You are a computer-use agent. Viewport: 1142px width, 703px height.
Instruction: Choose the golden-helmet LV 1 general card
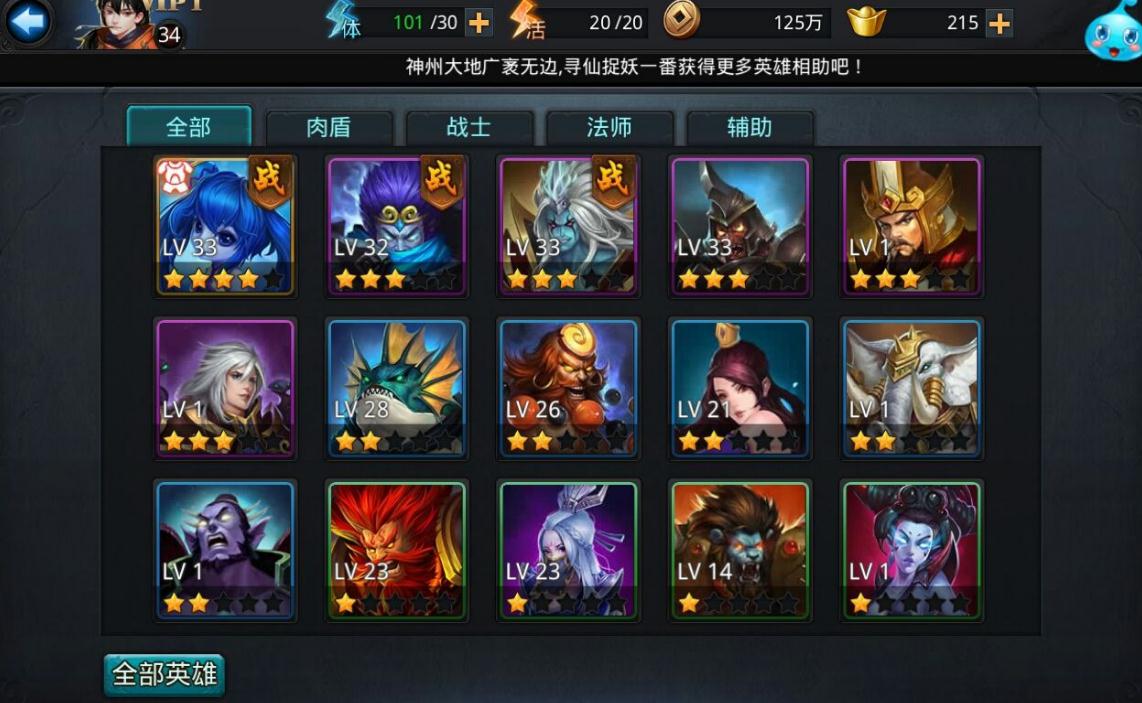click(912, 226)
